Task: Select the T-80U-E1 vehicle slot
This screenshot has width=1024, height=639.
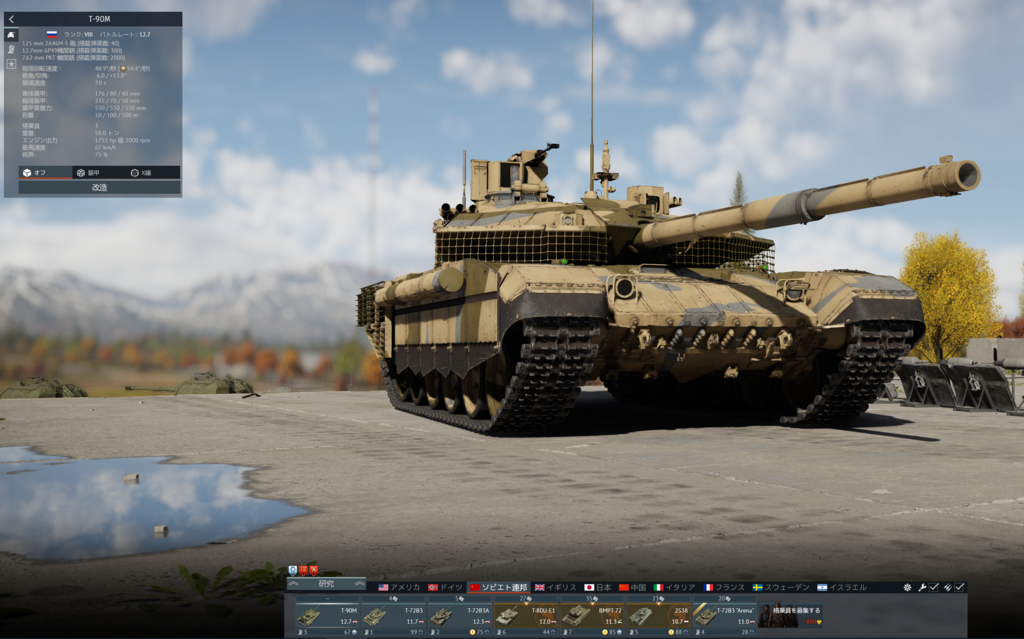Action: (x=525, y=615)
